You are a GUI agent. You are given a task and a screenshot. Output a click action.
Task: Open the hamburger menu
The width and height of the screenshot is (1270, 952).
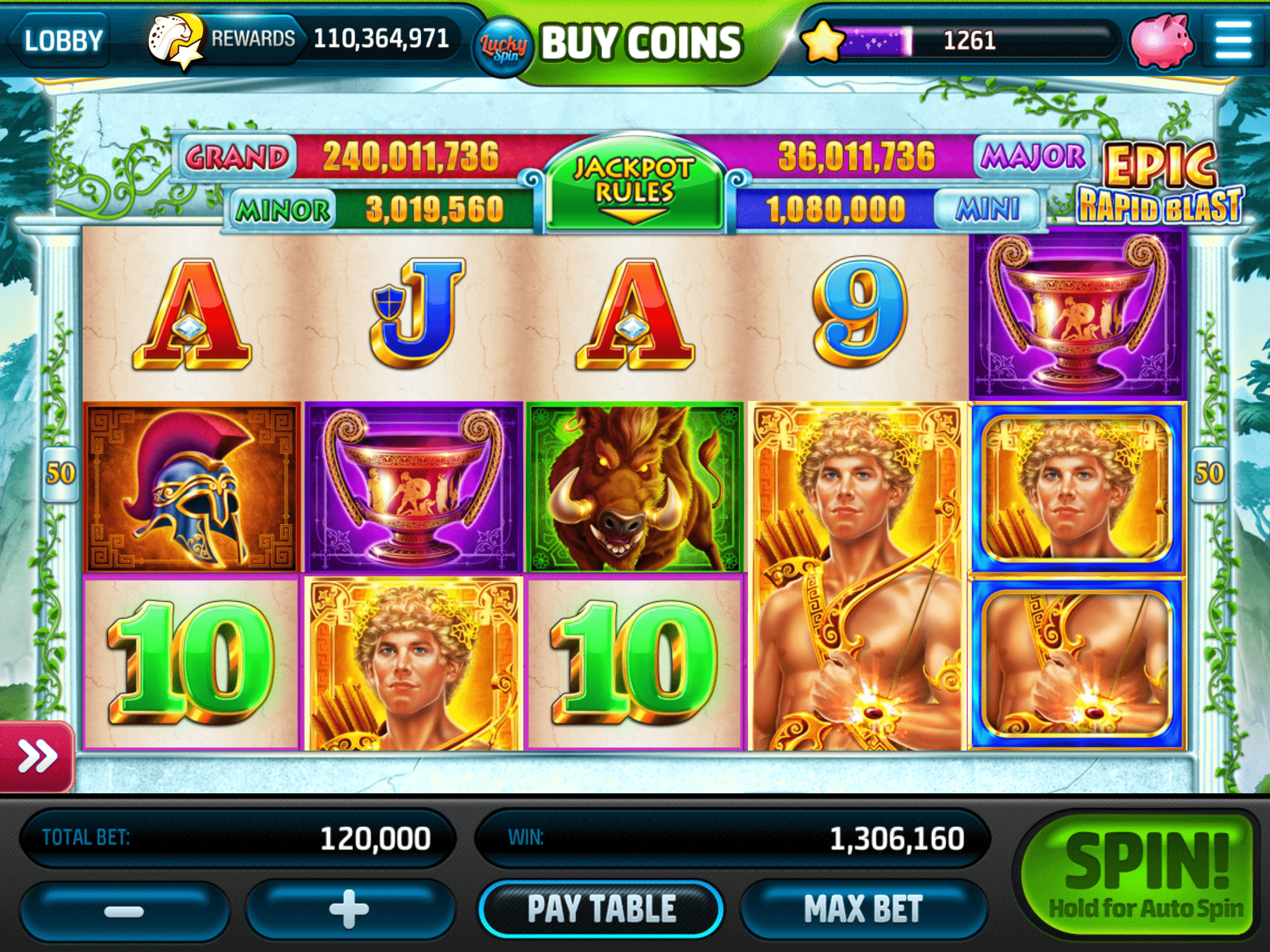[x=1233, y=40]
